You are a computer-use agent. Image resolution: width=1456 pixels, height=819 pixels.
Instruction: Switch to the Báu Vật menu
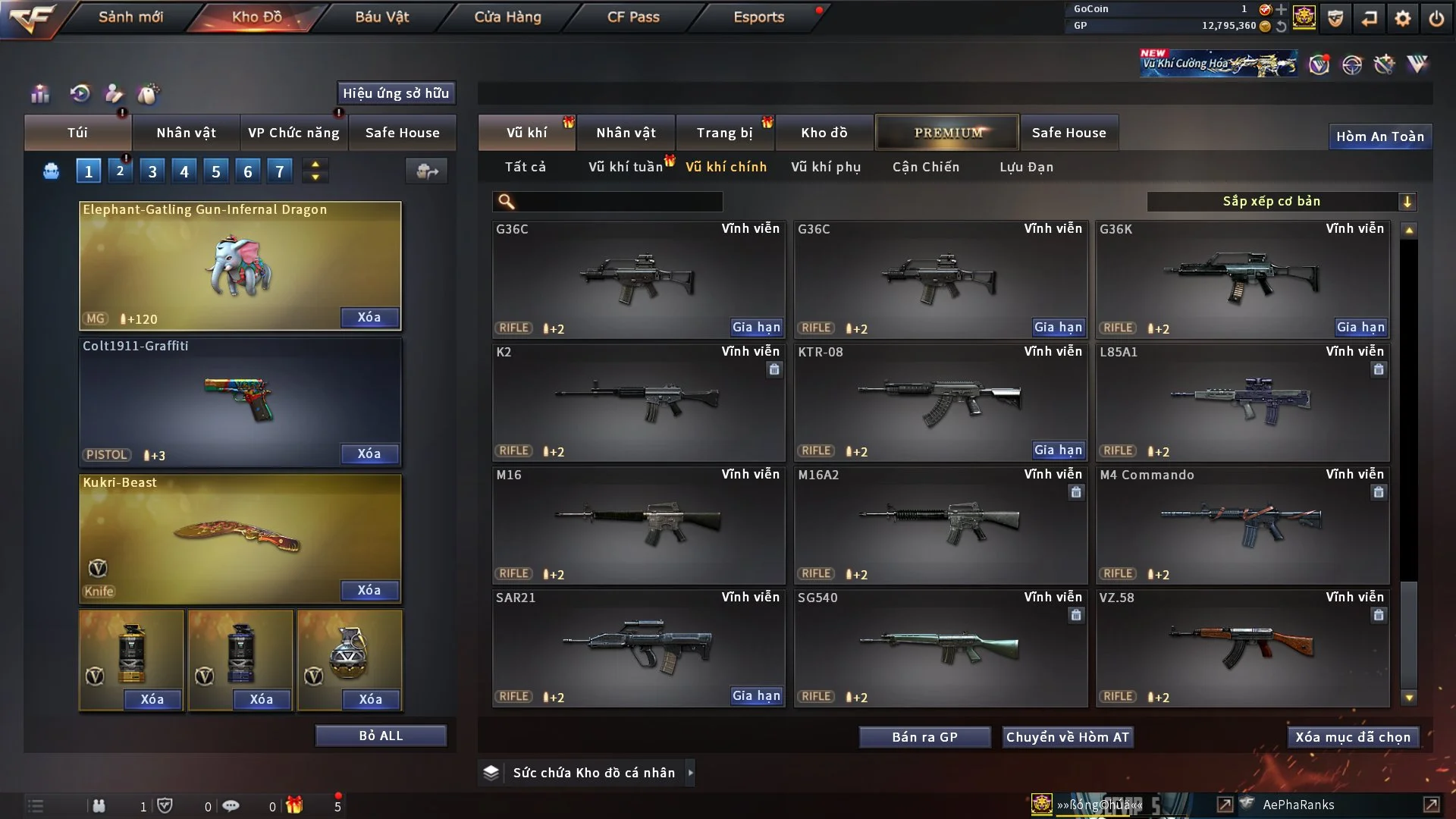click(x=381, y=17)
